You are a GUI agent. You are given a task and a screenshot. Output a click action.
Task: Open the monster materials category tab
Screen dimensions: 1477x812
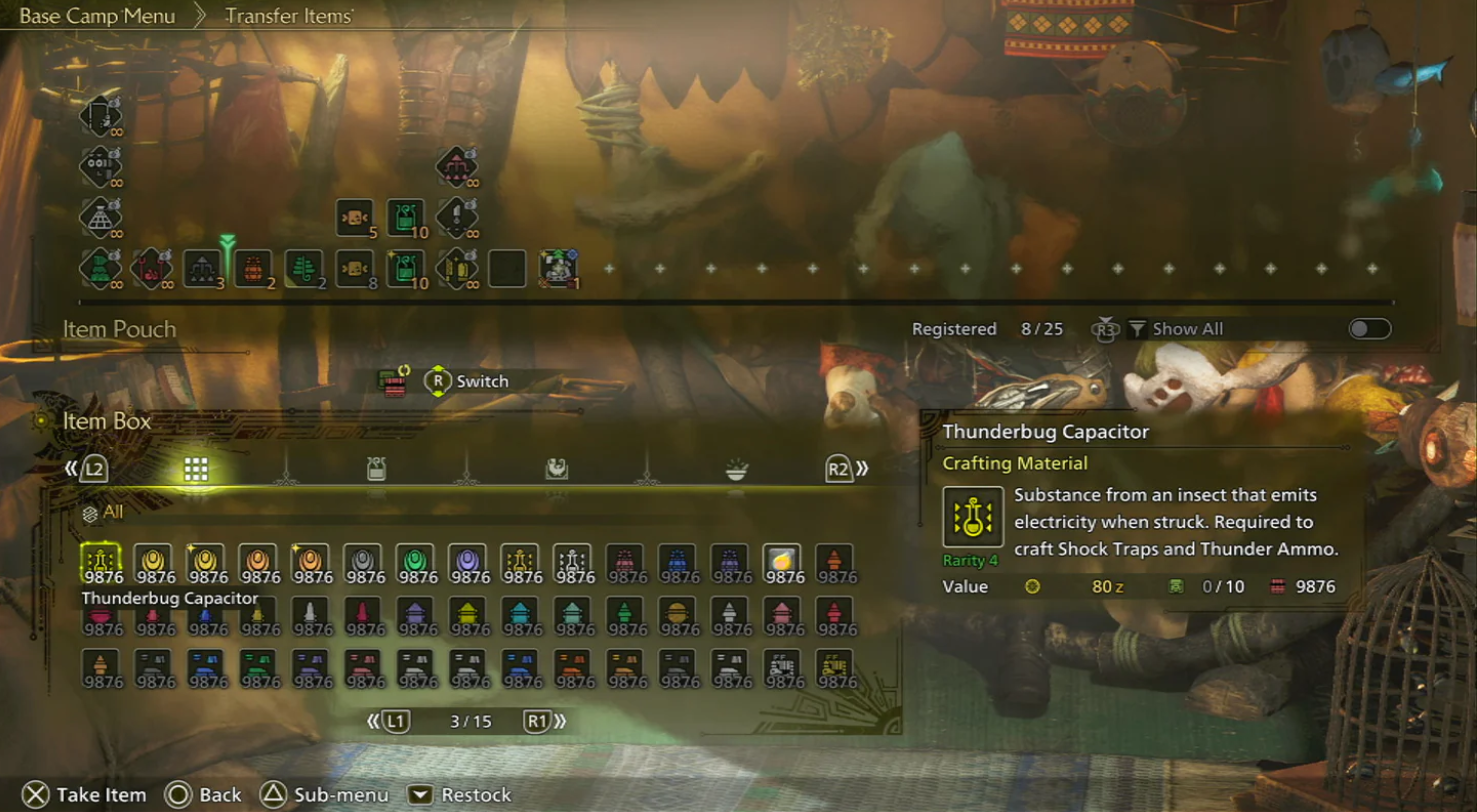pyautogui.click(x=557, y=470)
